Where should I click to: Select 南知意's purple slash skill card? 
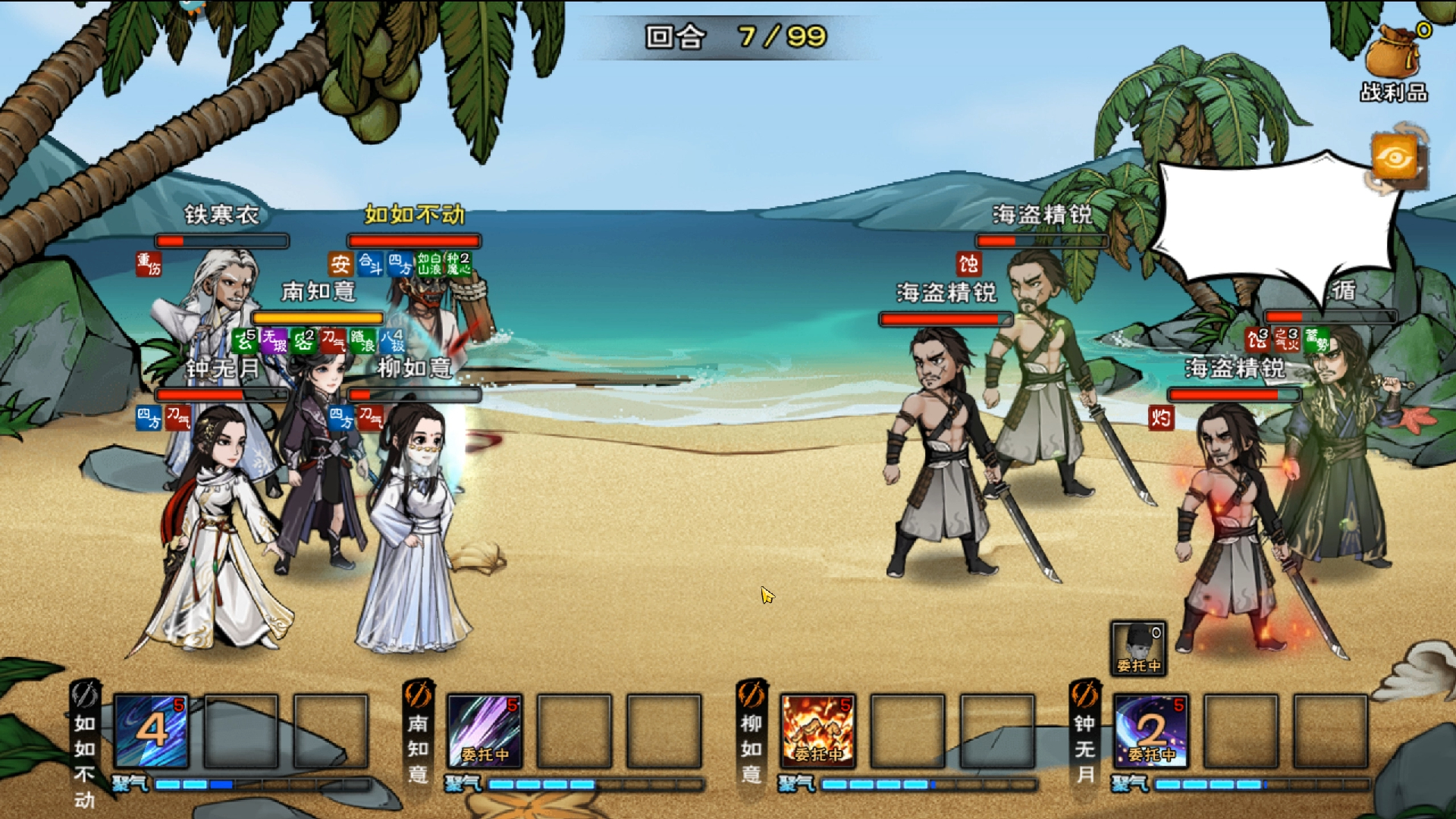click(x=484, y=731)
